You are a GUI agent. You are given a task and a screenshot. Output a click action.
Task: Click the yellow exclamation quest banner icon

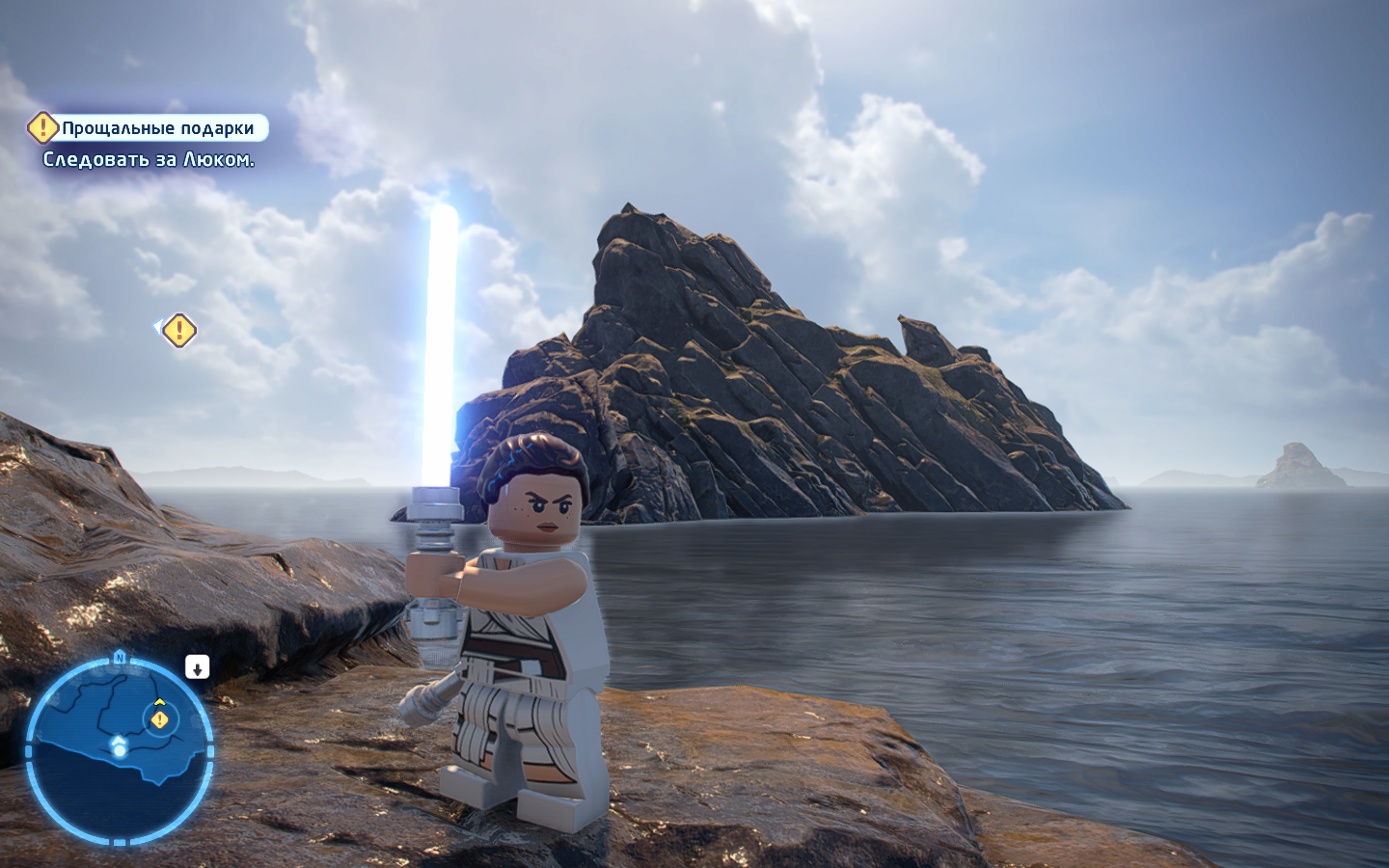[x=41, y=127]
